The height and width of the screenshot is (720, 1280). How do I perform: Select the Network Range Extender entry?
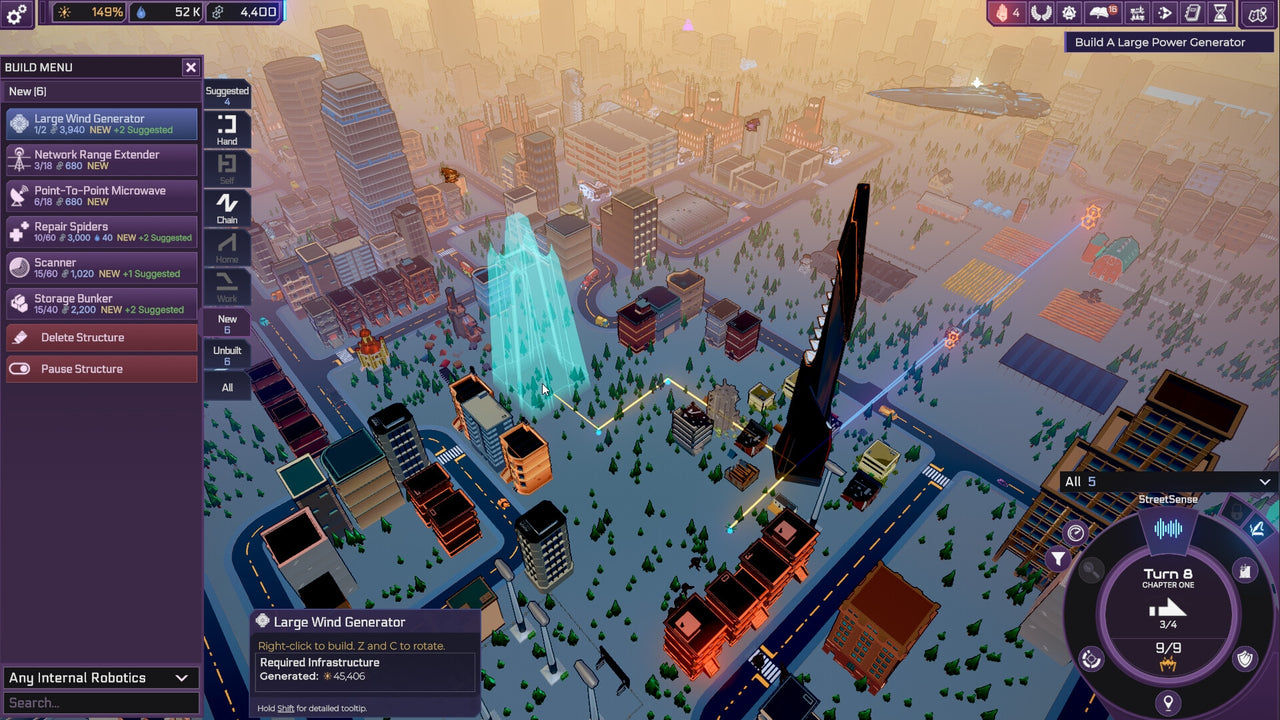100,159
